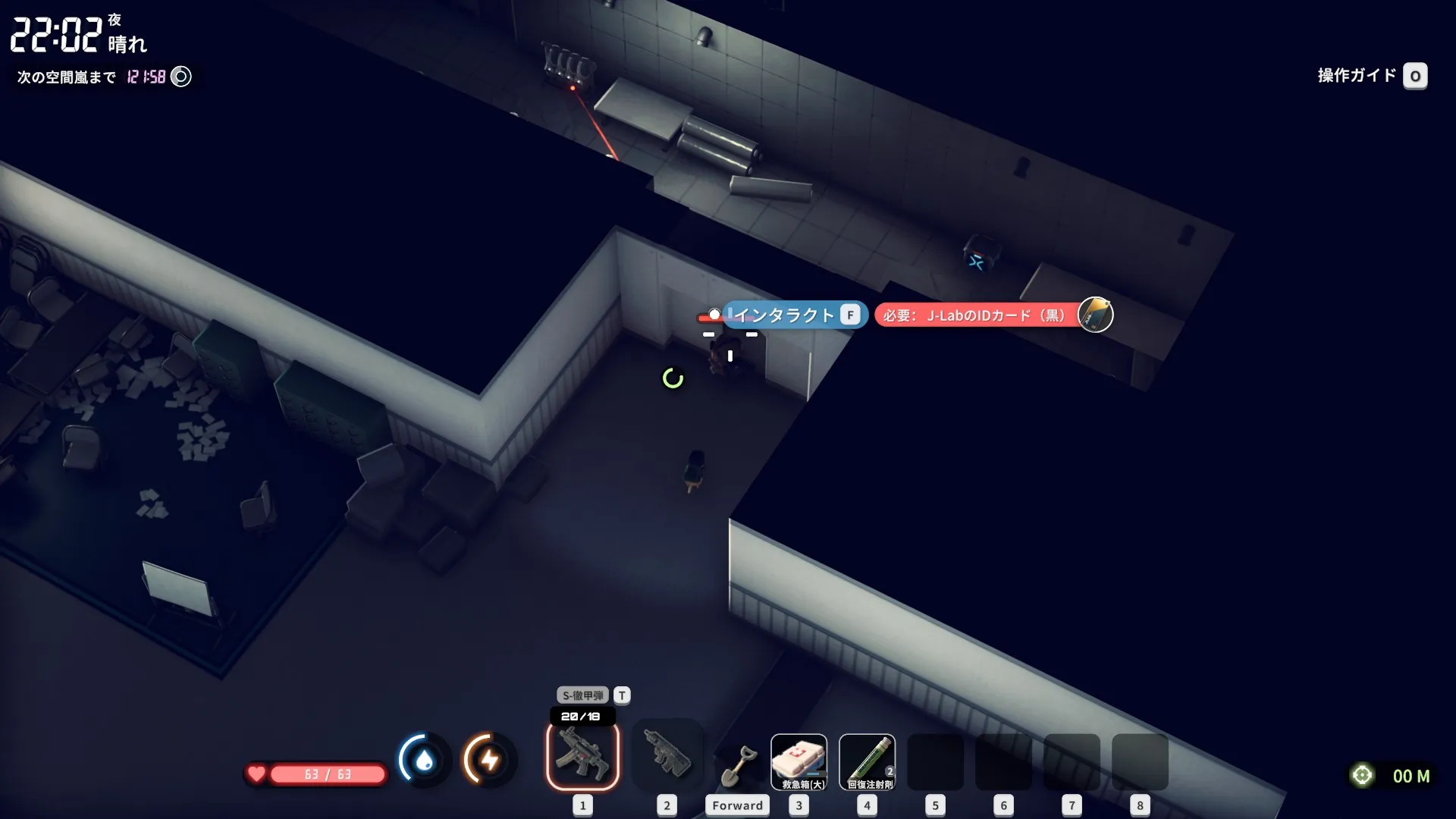Click the J-Lab black ID card icon

[1095, 315]
